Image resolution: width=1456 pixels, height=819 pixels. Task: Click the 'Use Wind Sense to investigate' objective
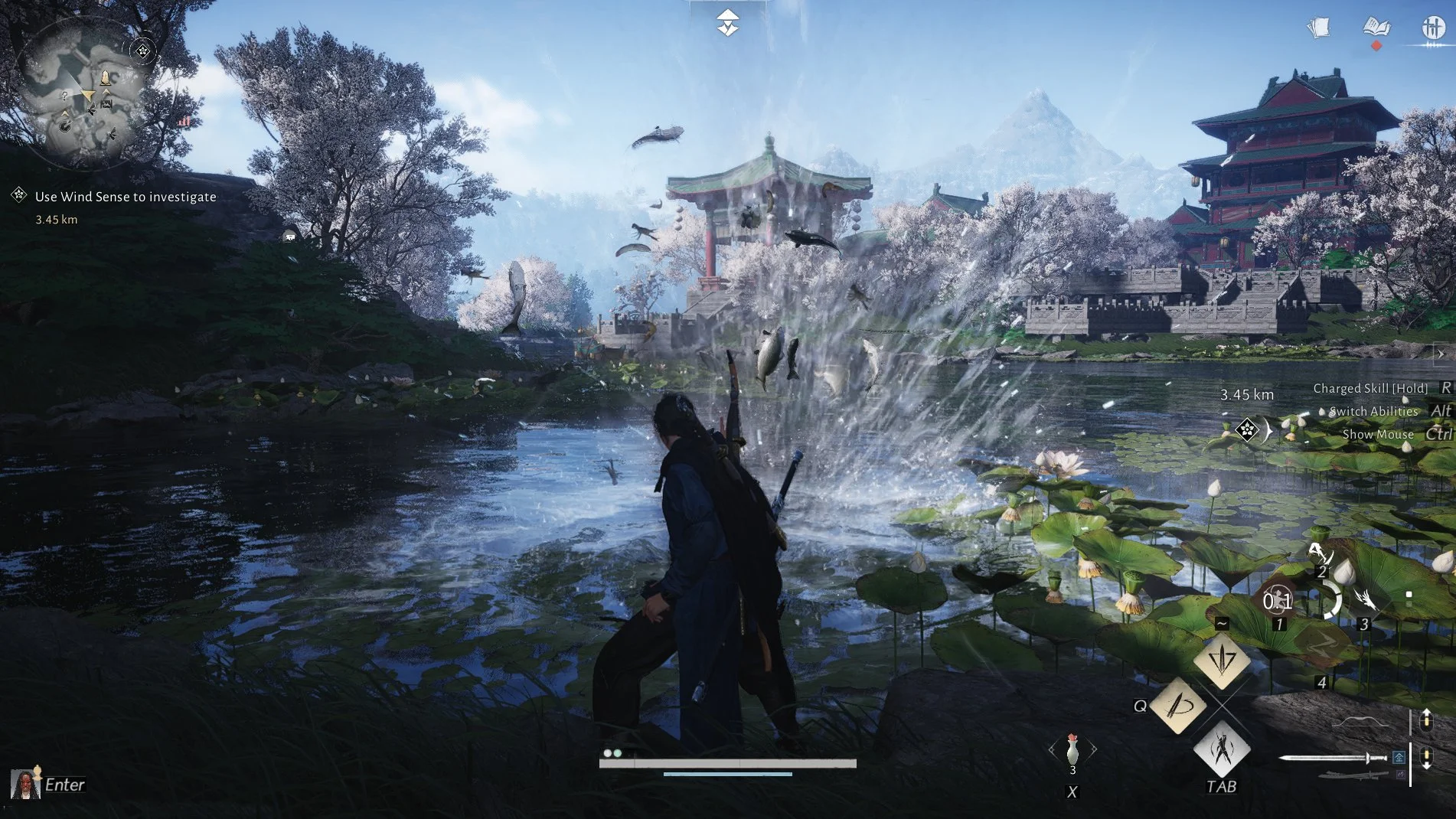click(125, 197)
